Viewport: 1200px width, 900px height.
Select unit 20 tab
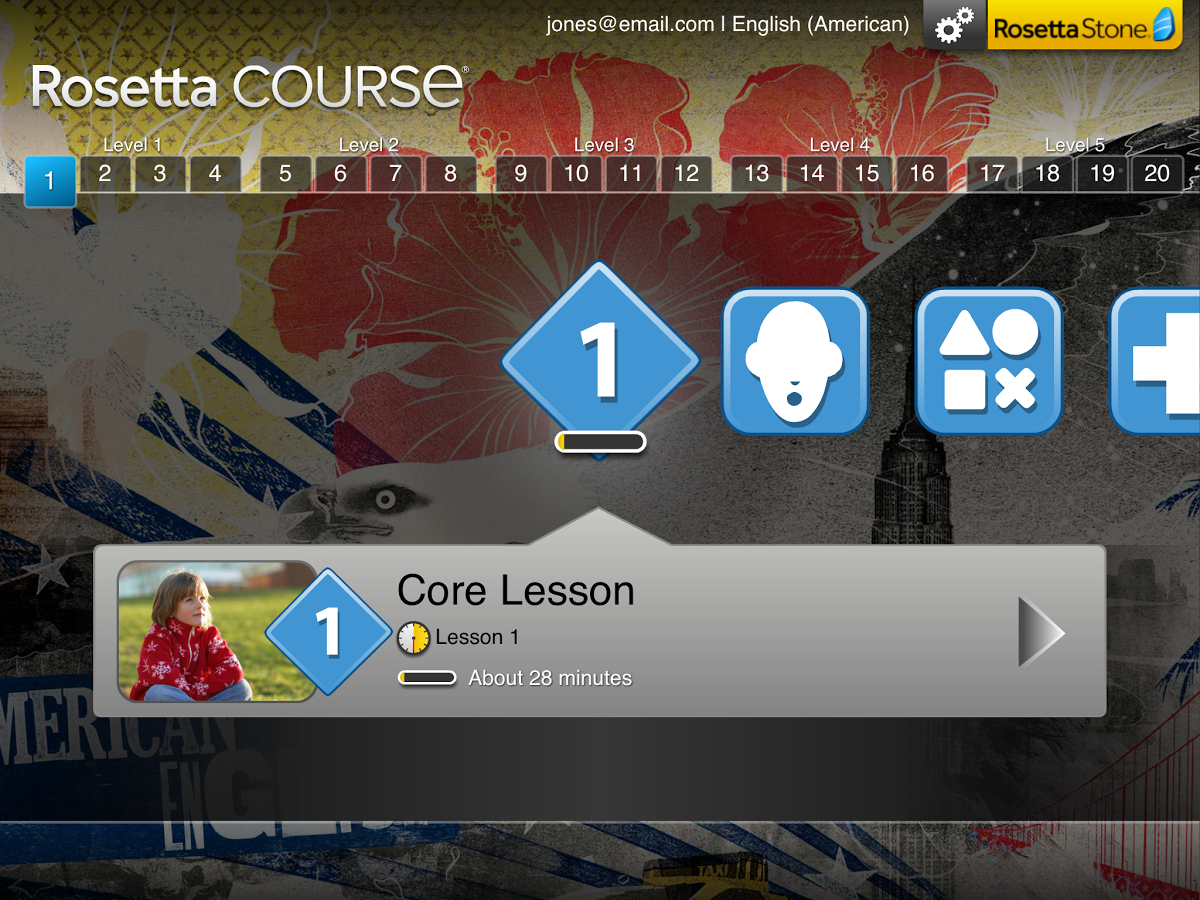[x=1157, y=174]
